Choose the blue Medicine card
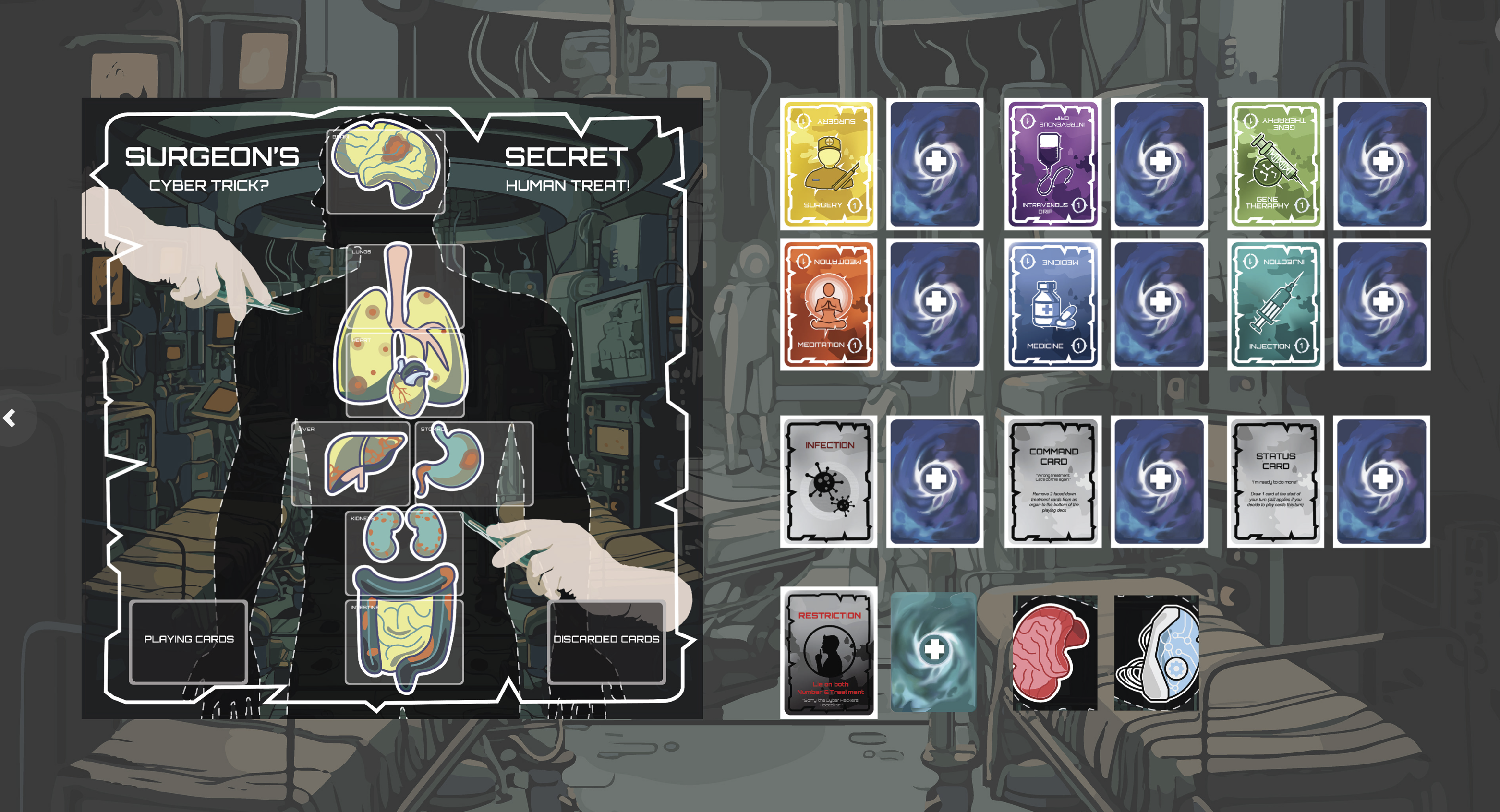This screenshot has width=1500, height=812. (x=1052, y=304)
